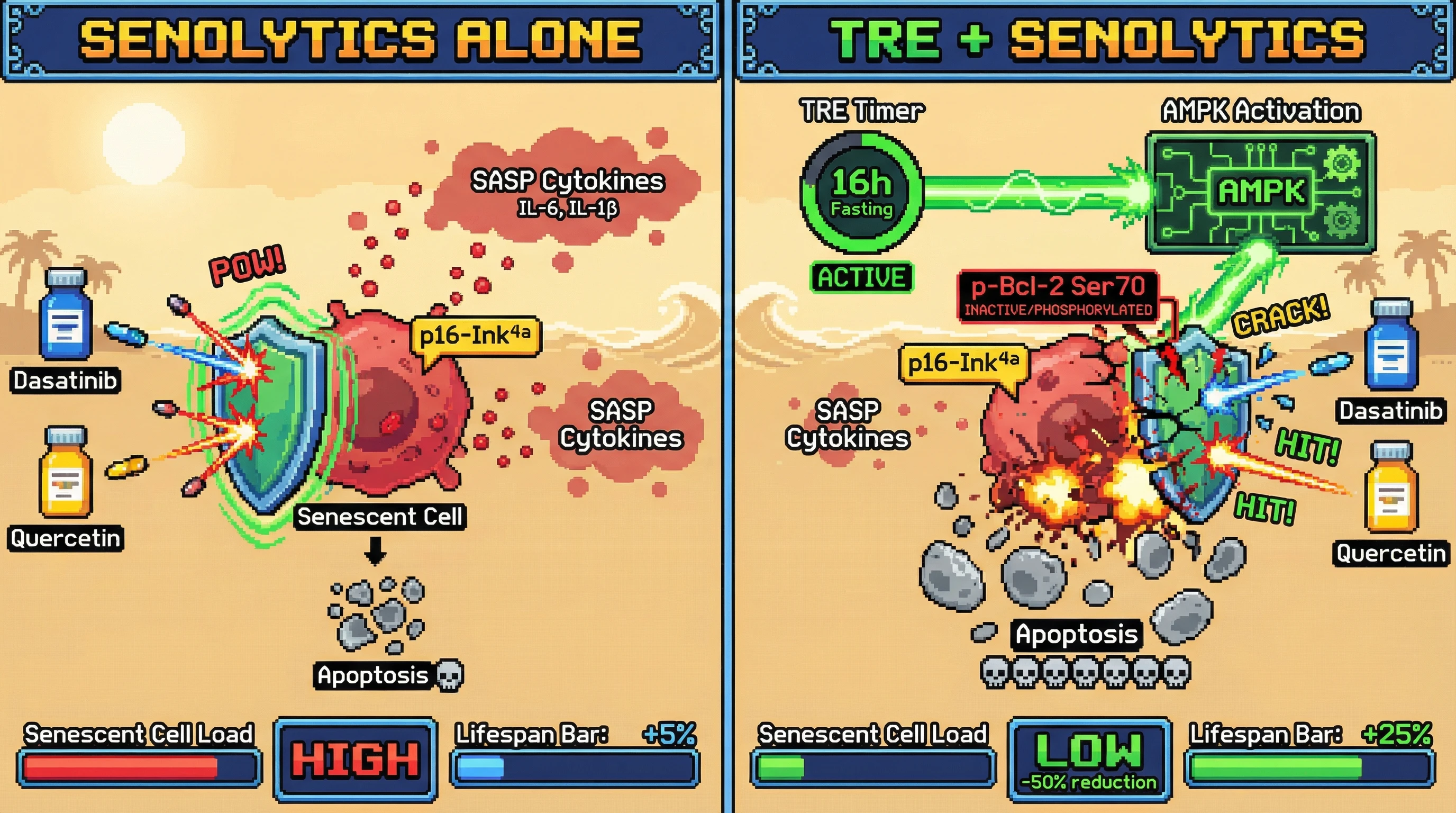Choose the TRE + Senolytics title banner
The height and width of the screenshot is (813, 1456).
1095,41
